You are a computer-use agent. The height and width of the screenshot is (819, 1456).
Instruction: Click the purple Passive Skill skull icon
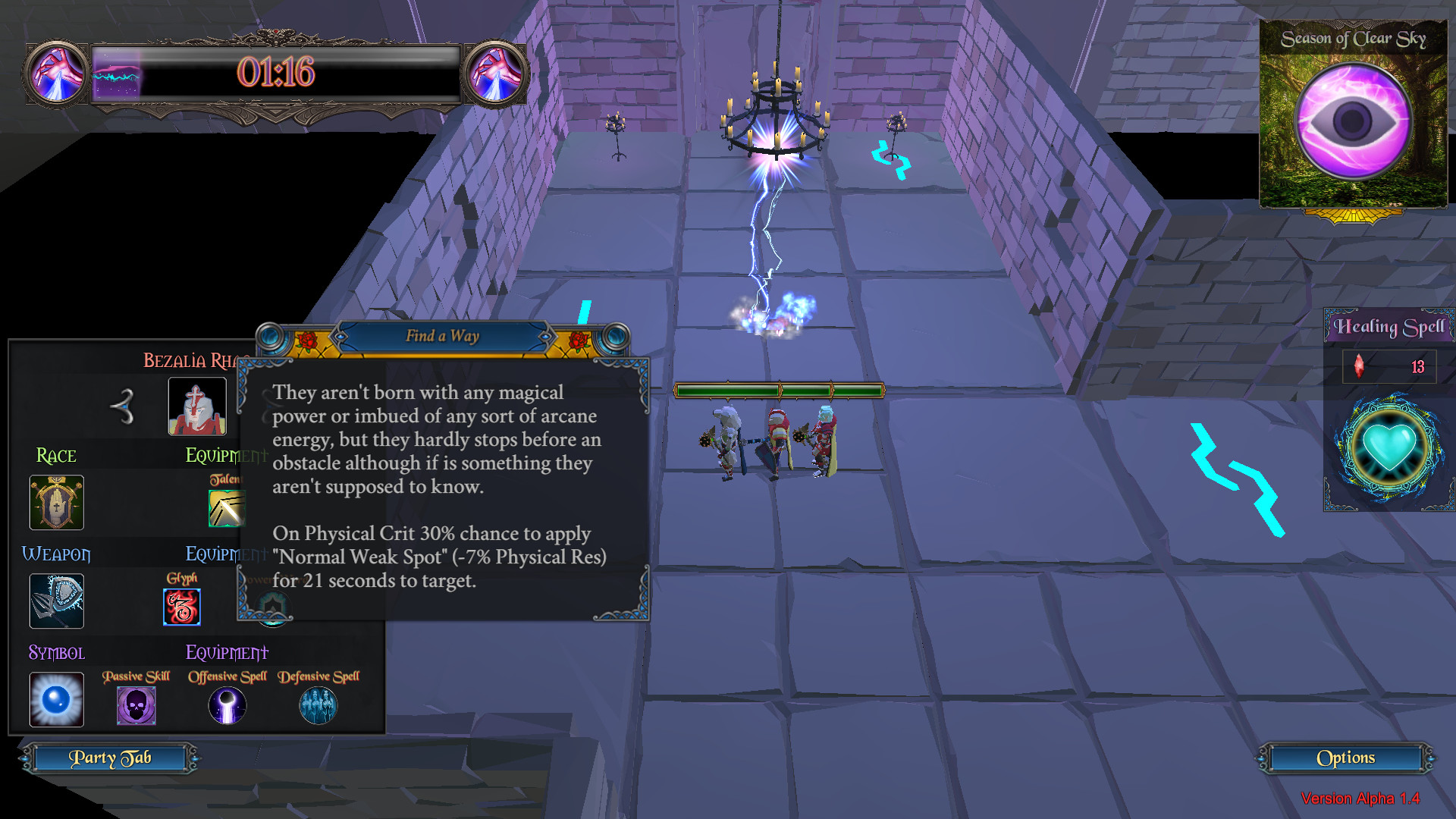tap(136, 704)
